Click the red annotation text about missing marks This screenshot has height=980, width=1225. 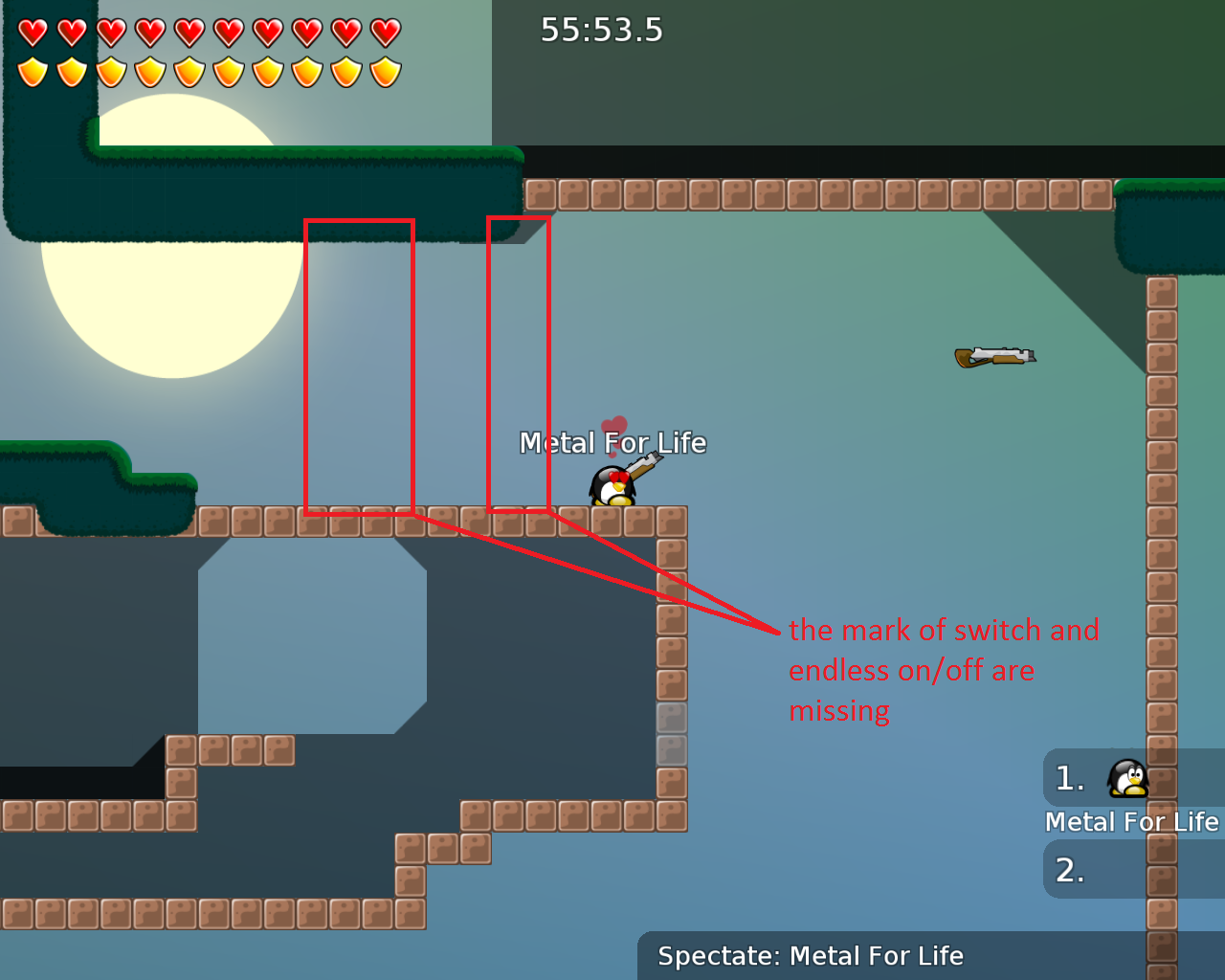(944, 670)
